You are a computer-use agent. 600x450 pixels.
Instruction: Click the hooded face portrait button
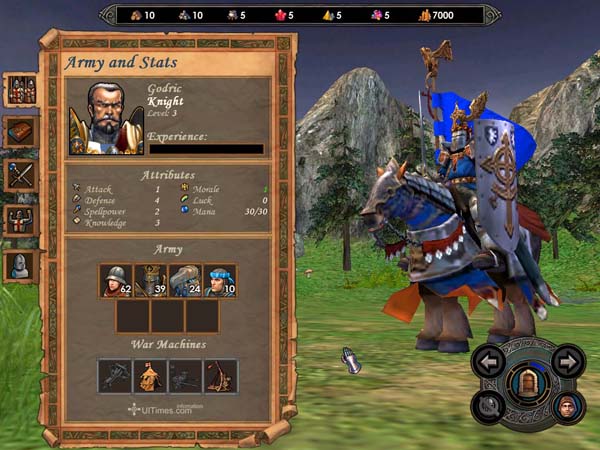[567, 406]
